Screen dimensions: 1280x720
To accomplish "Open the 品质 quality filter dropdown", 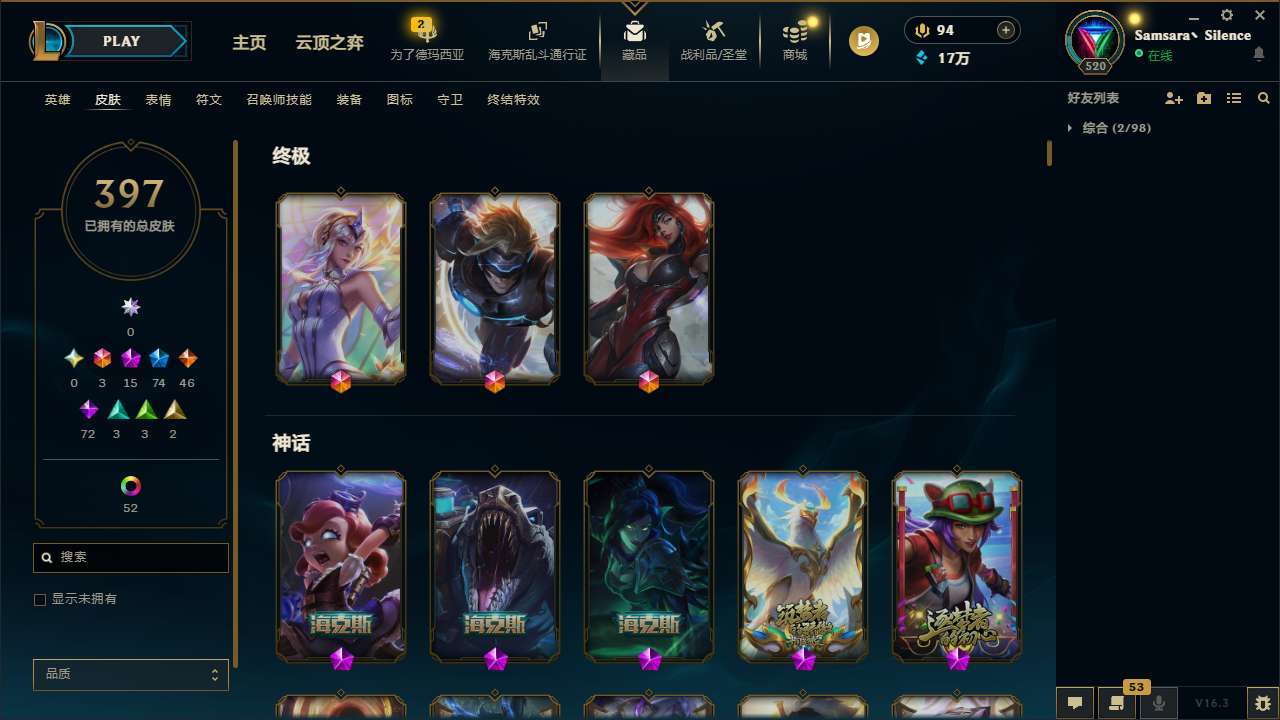I will [x=130, y=674].
